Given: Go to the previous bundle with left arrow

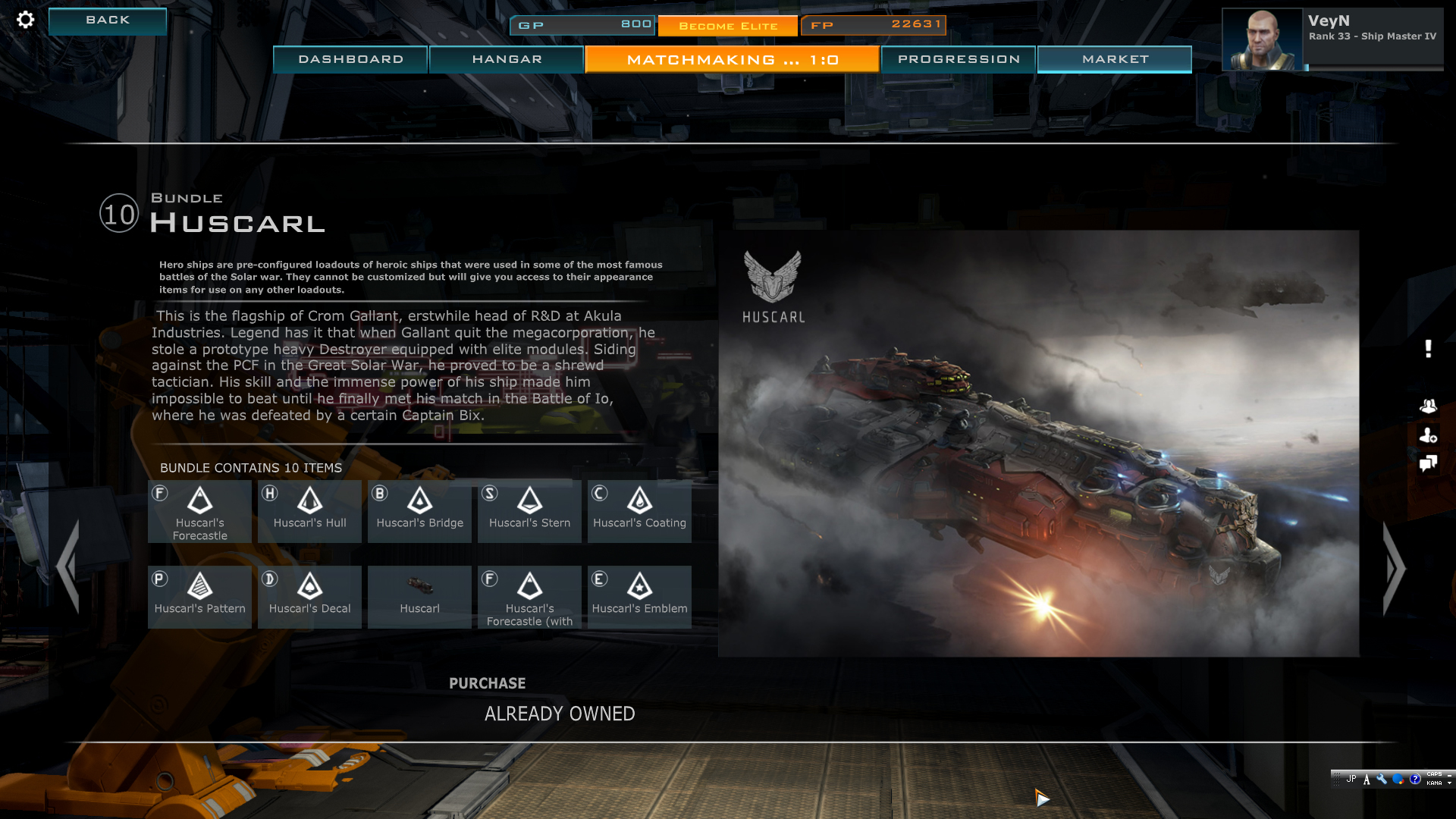Looking at the screenshot, I should coord(68,566).
